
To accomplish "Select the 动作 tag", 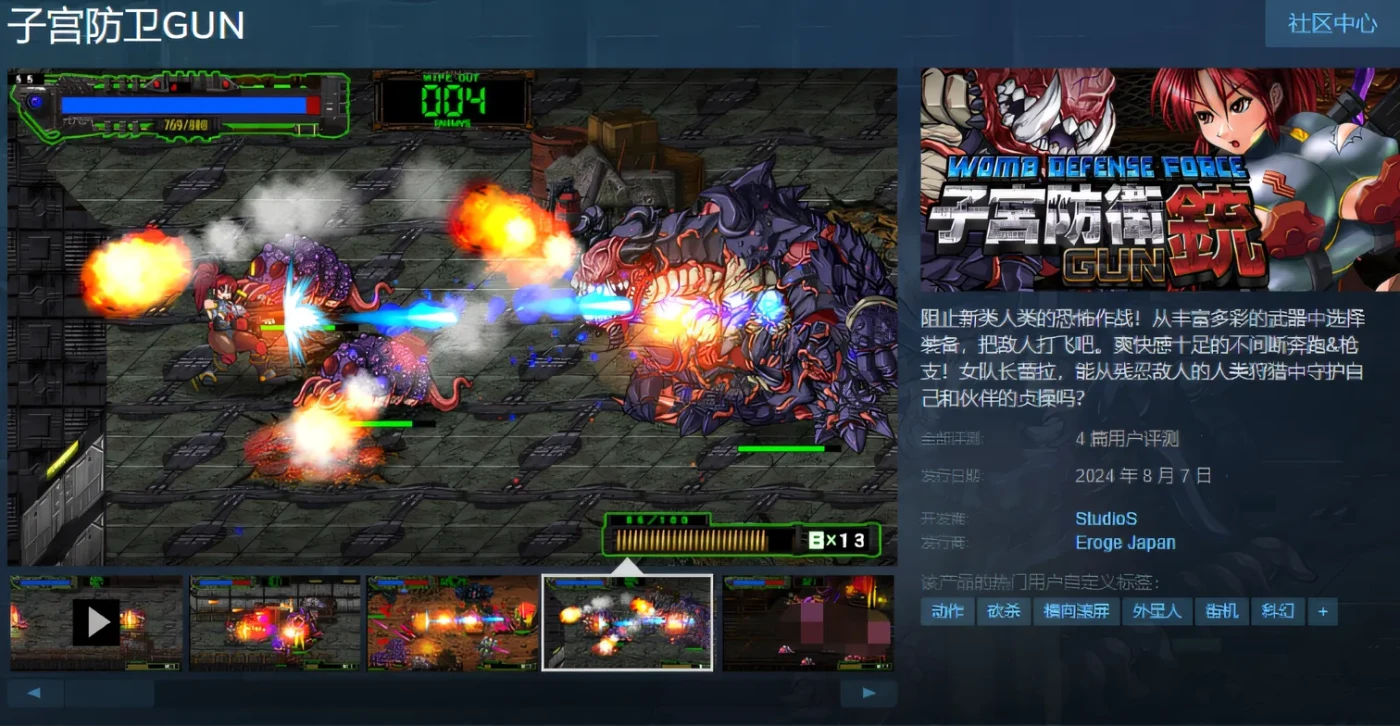I will (946, 611).
